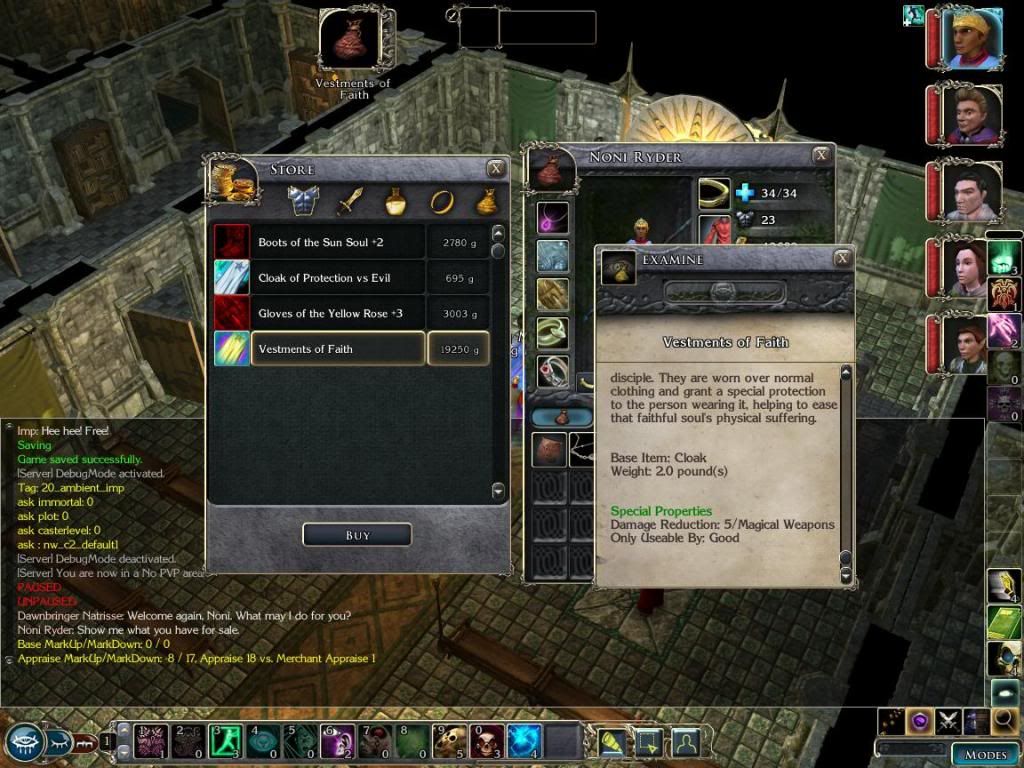Open the Modes menu

click(985, 754)
